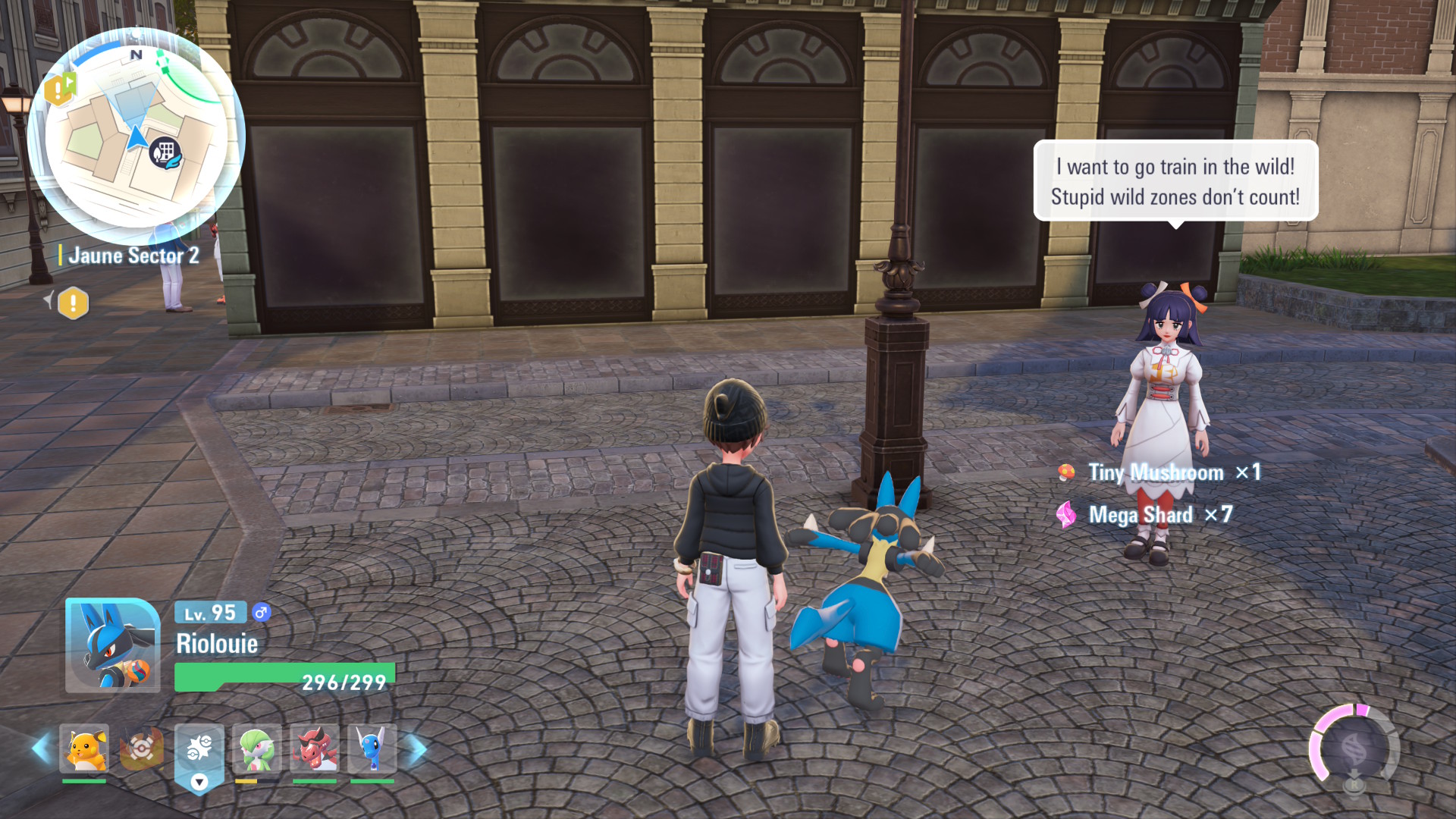Click the orange quest marker on minimap edge
1456x819 pixels.
click(60, 89)
